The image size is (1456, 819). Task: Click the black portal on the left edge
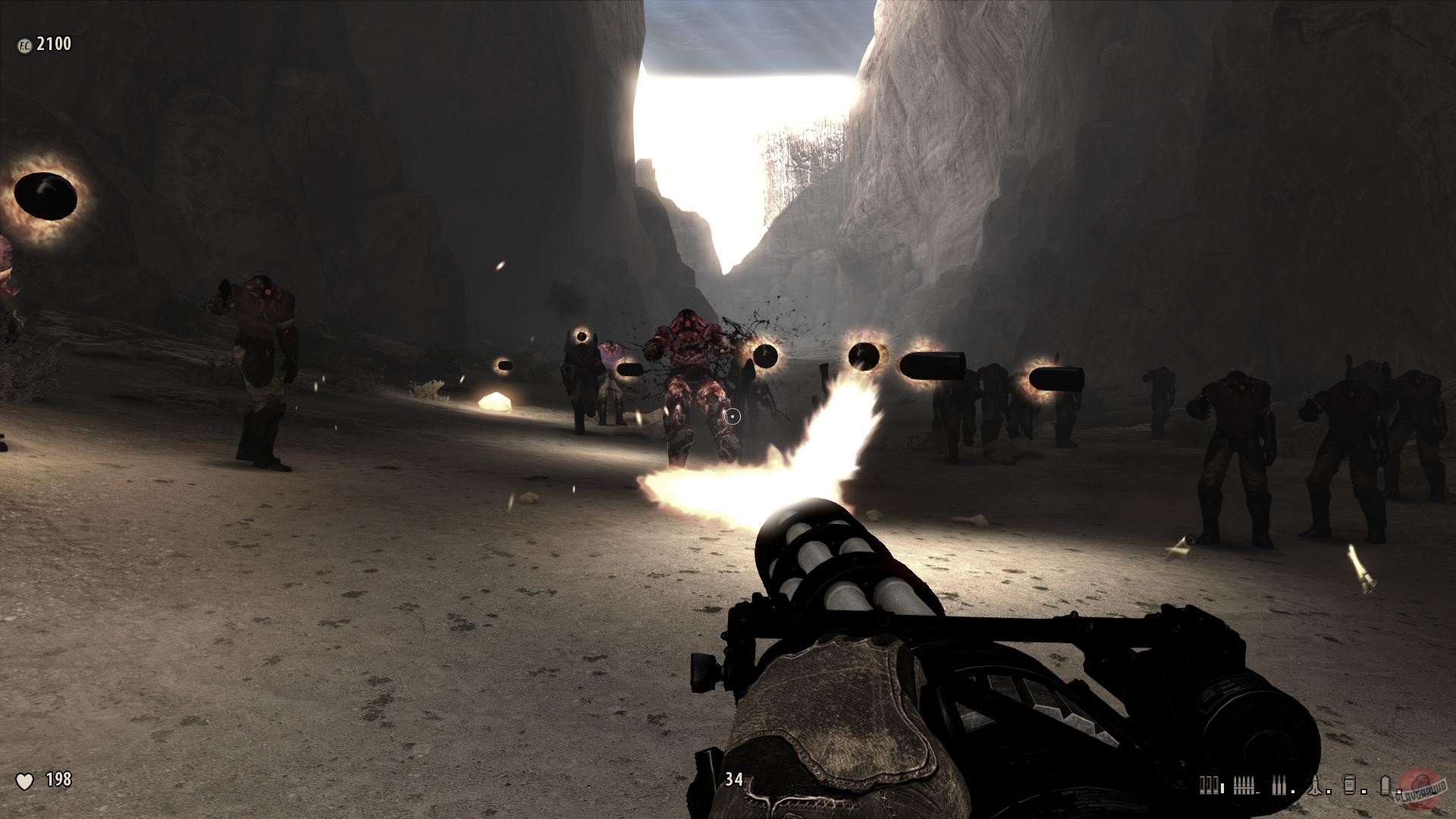(x=45, y=197)
